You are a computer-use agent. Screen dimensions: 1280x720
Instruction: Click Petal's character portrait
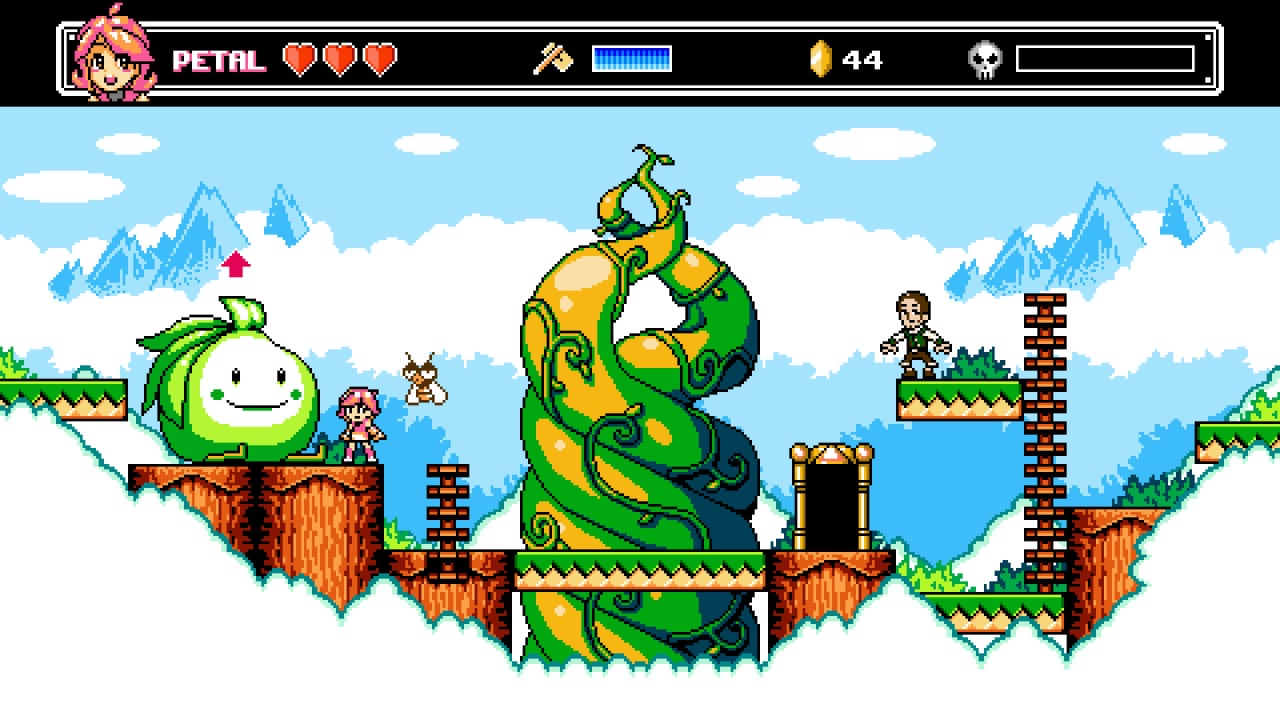tap(113, 58)
